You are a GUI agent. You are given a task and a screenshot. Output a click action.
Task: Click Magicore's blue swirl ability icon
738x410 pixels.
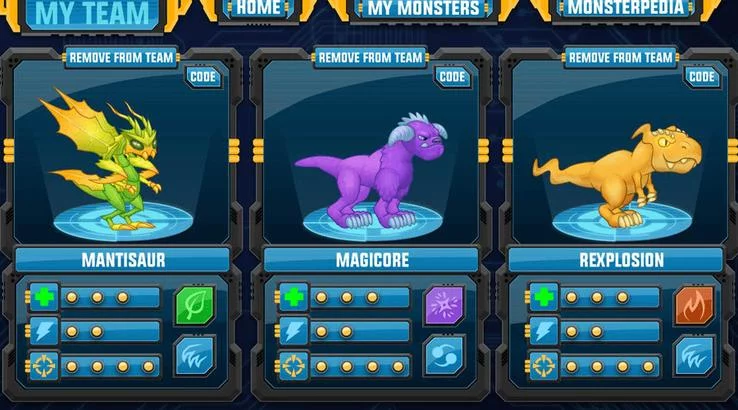click(445, 355)
